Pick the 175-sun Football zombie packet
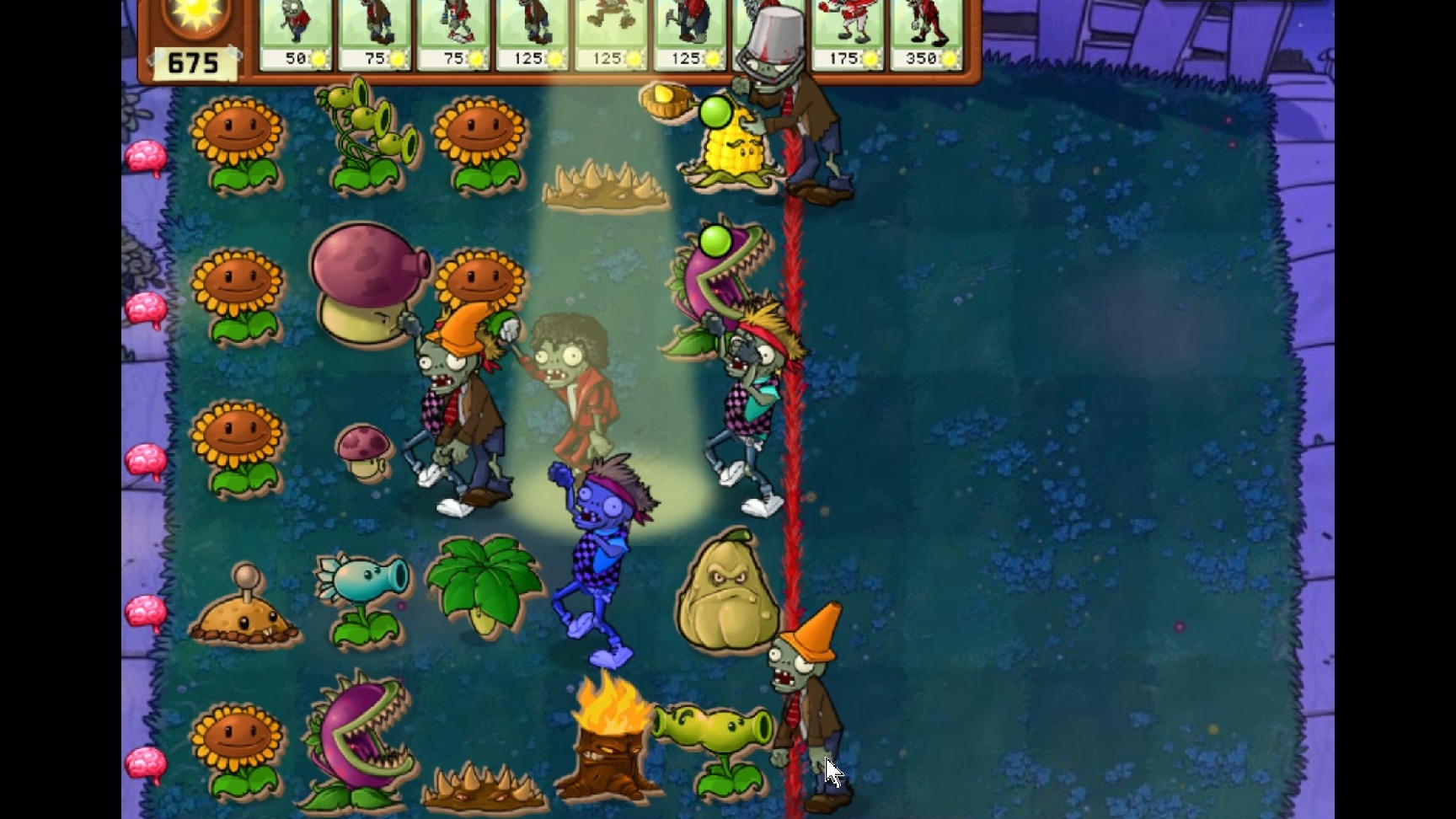 coord(848,34)
